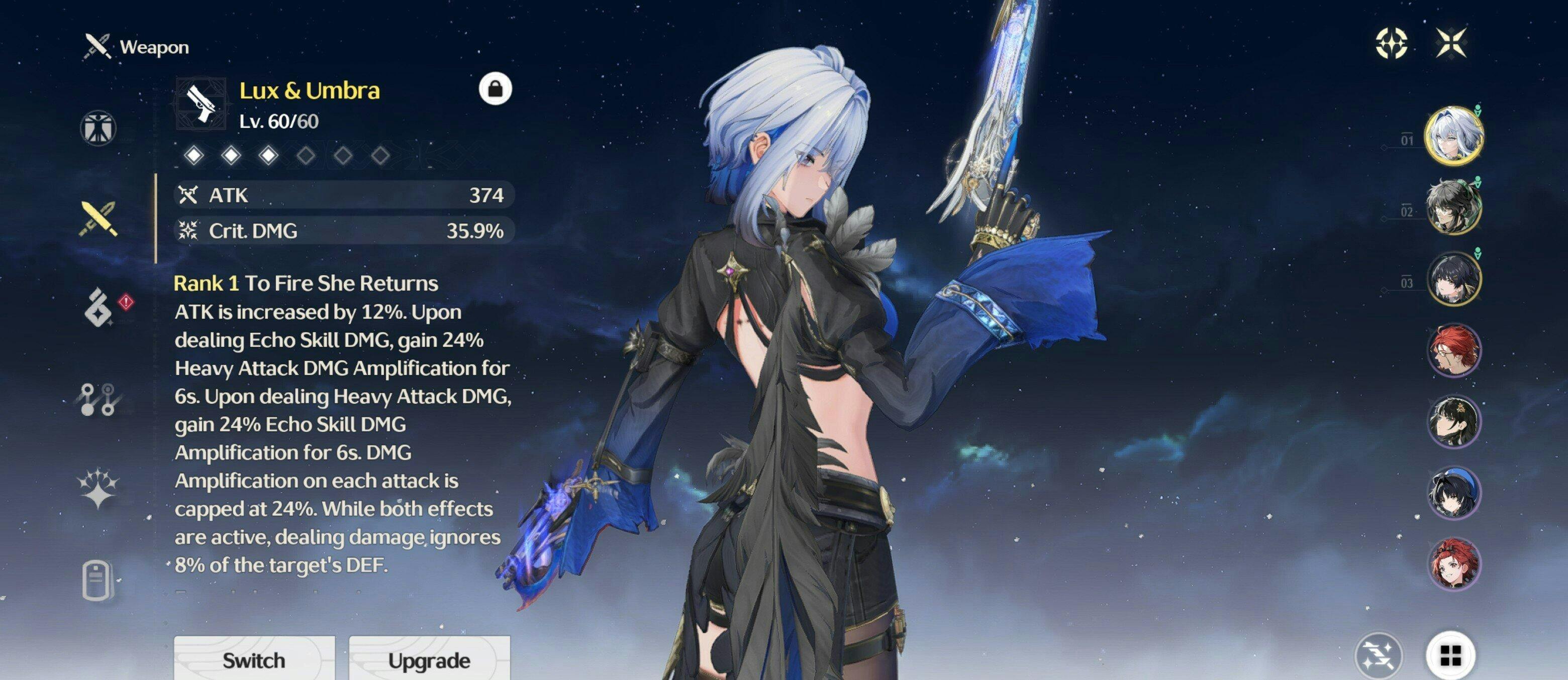1568x680 pixels.
Task: Upgrade Lux & Umbra weapon
Action: (x=429, y=659)
